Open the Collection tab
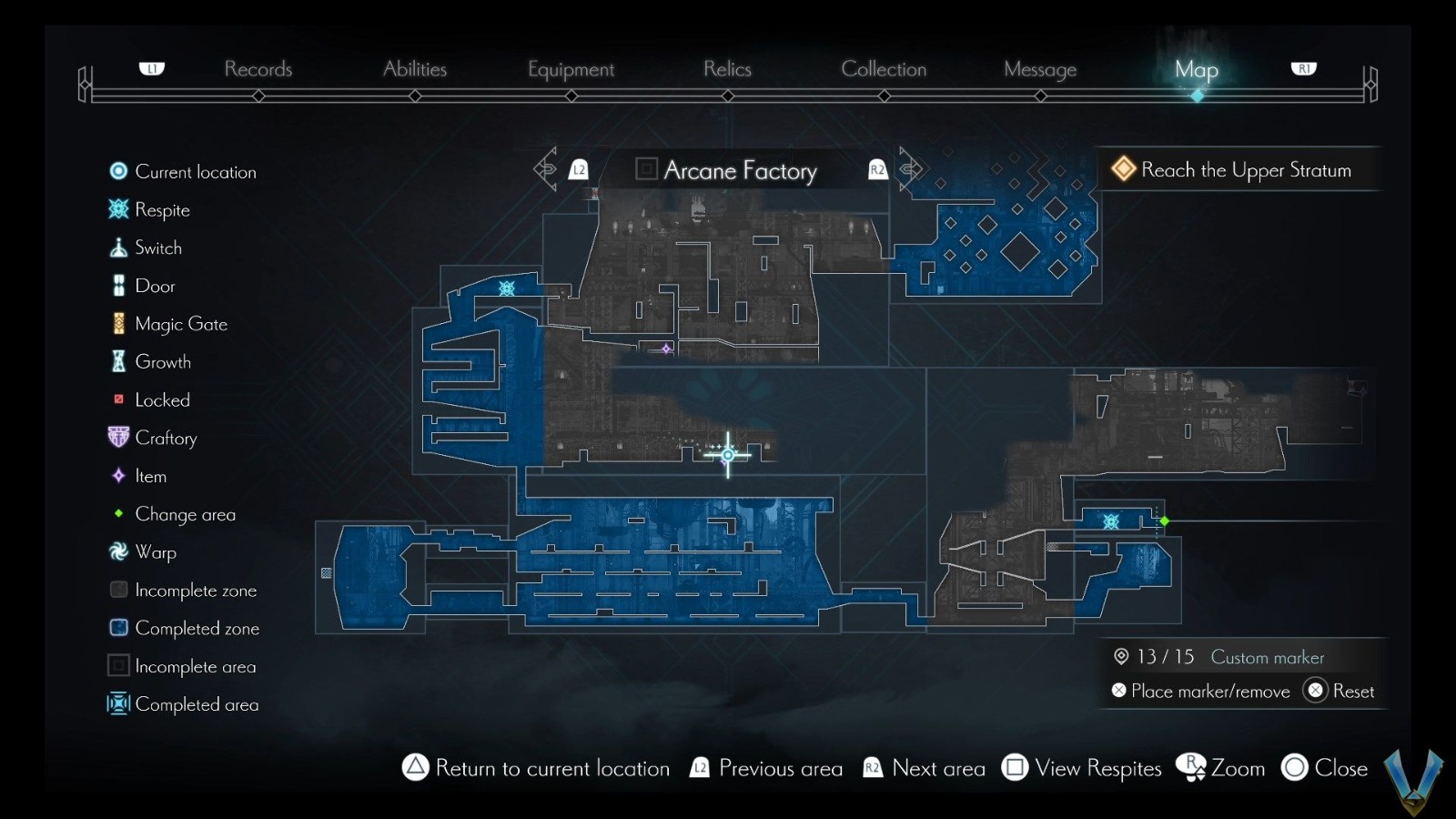Viewport: 1456px width, 819px height. pyautogui.click(x=884, y=68)
